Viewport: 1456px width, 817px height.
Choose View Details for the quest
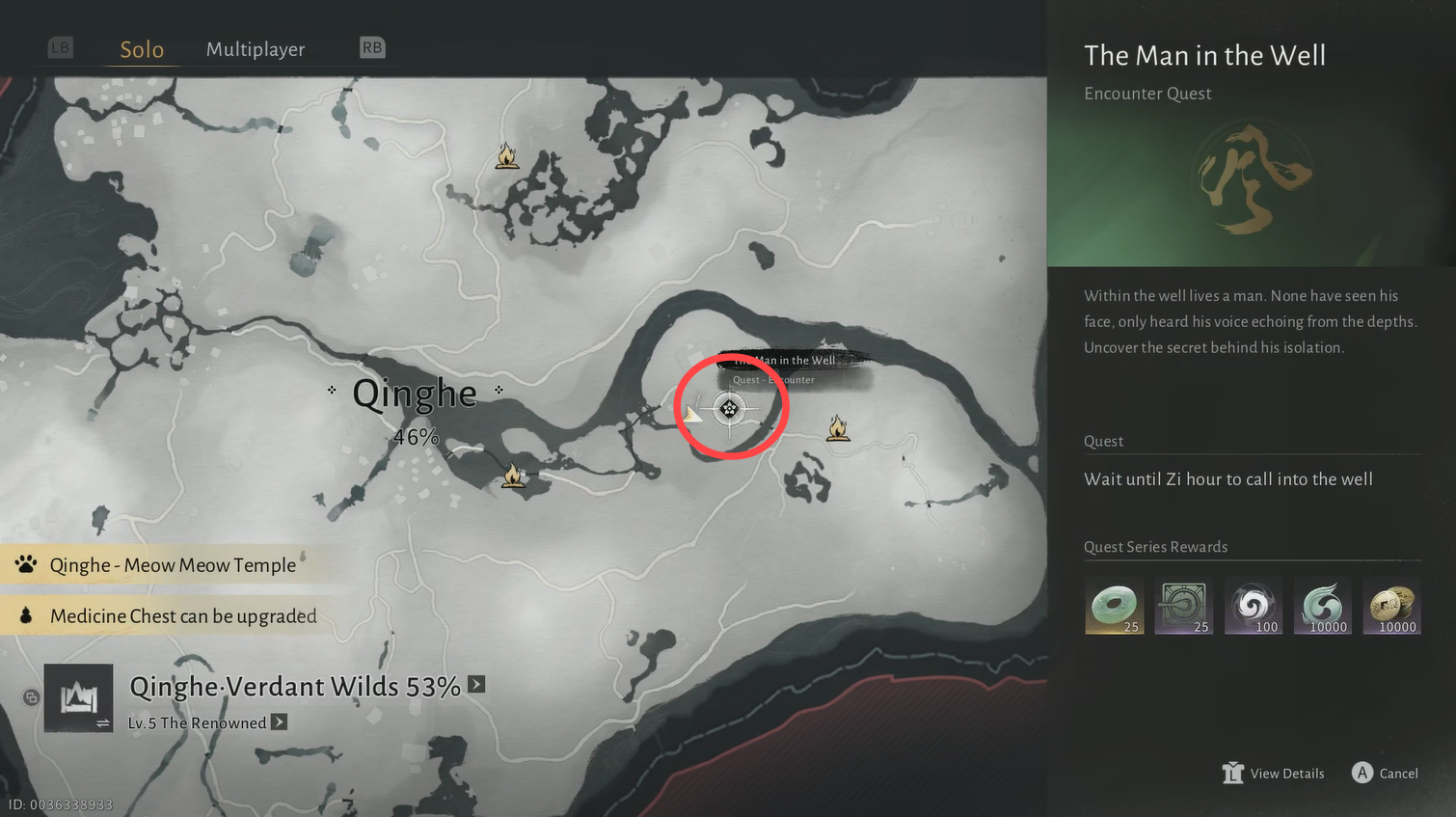[x=1274, y=774]
